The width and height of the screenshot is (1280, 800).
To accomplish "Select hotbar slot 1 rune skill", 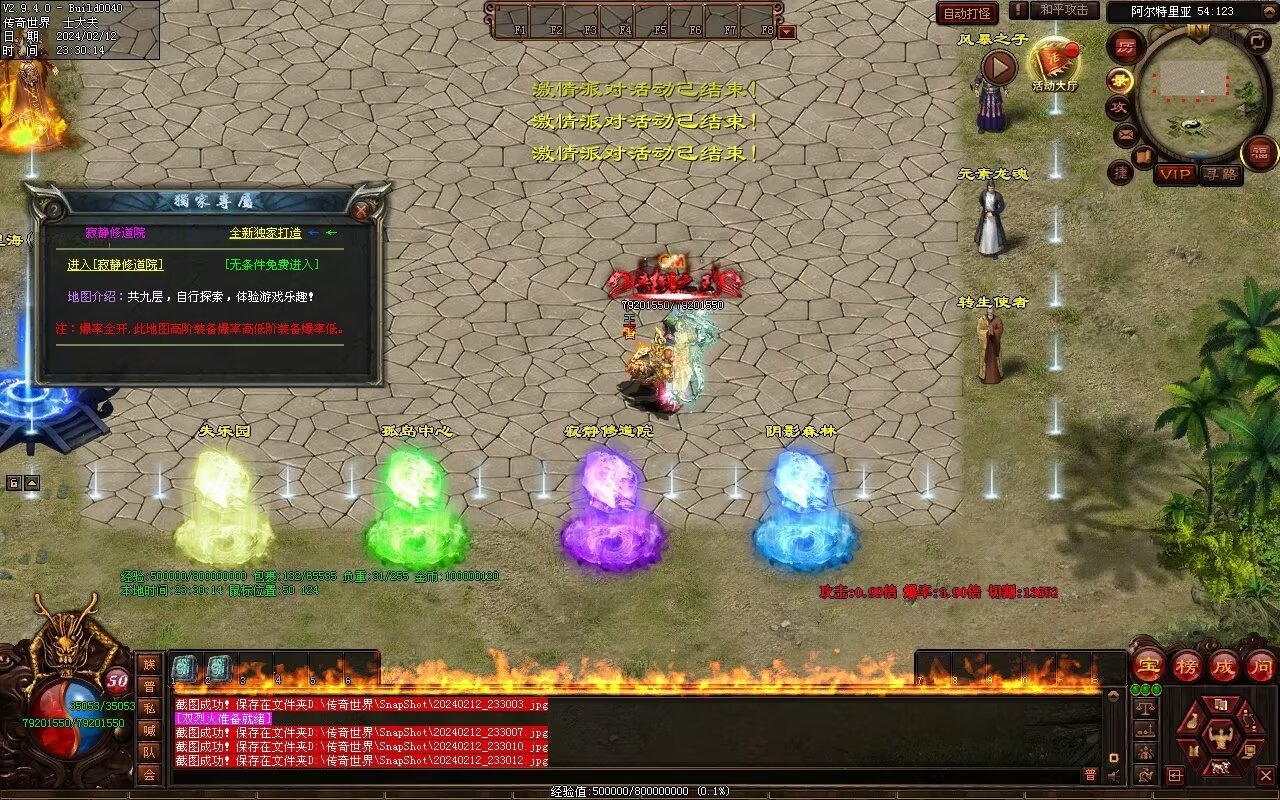I will 185,669.
